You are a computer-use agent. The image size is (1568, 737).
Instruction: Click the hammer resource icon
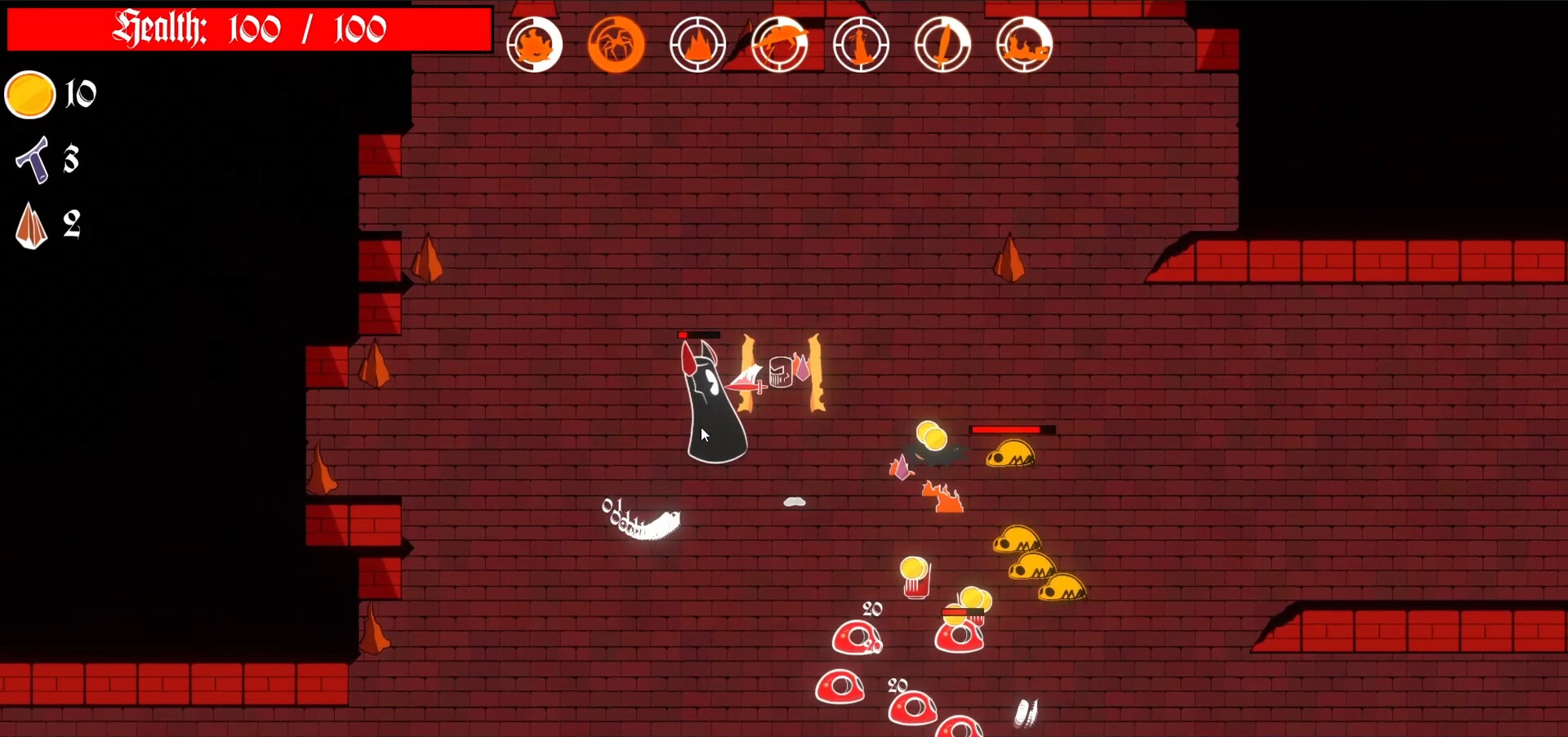[x=33, y=160]
